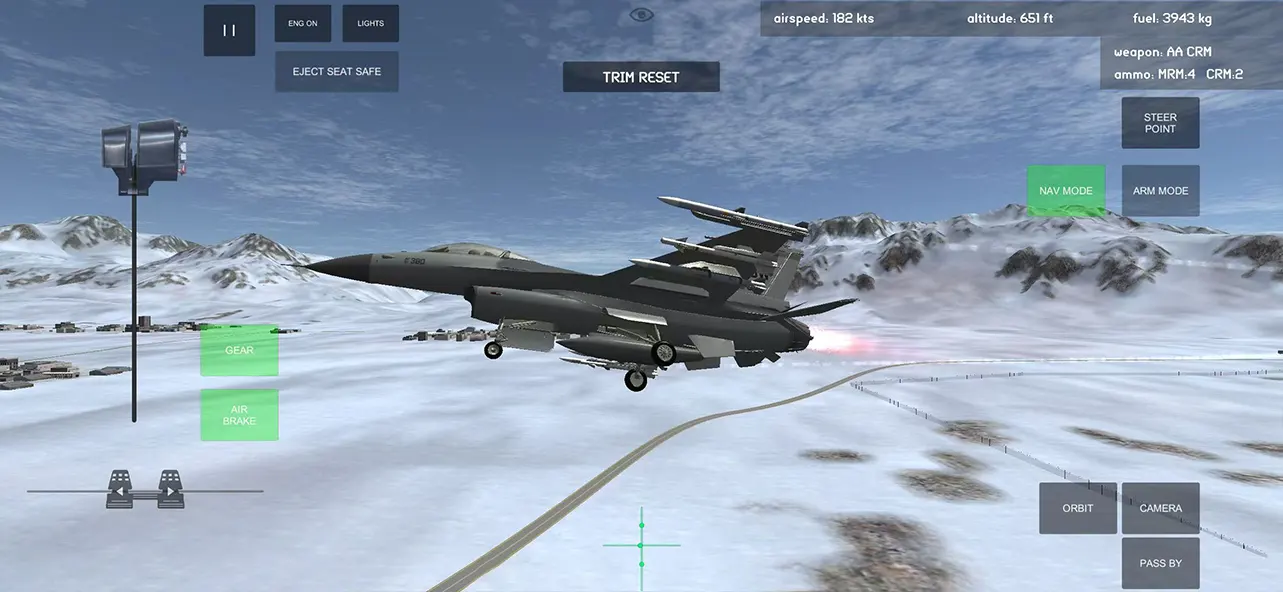The image size is (1283, 592).
Task: Select the PASS BY view
Action: [x=1160, y=563]
